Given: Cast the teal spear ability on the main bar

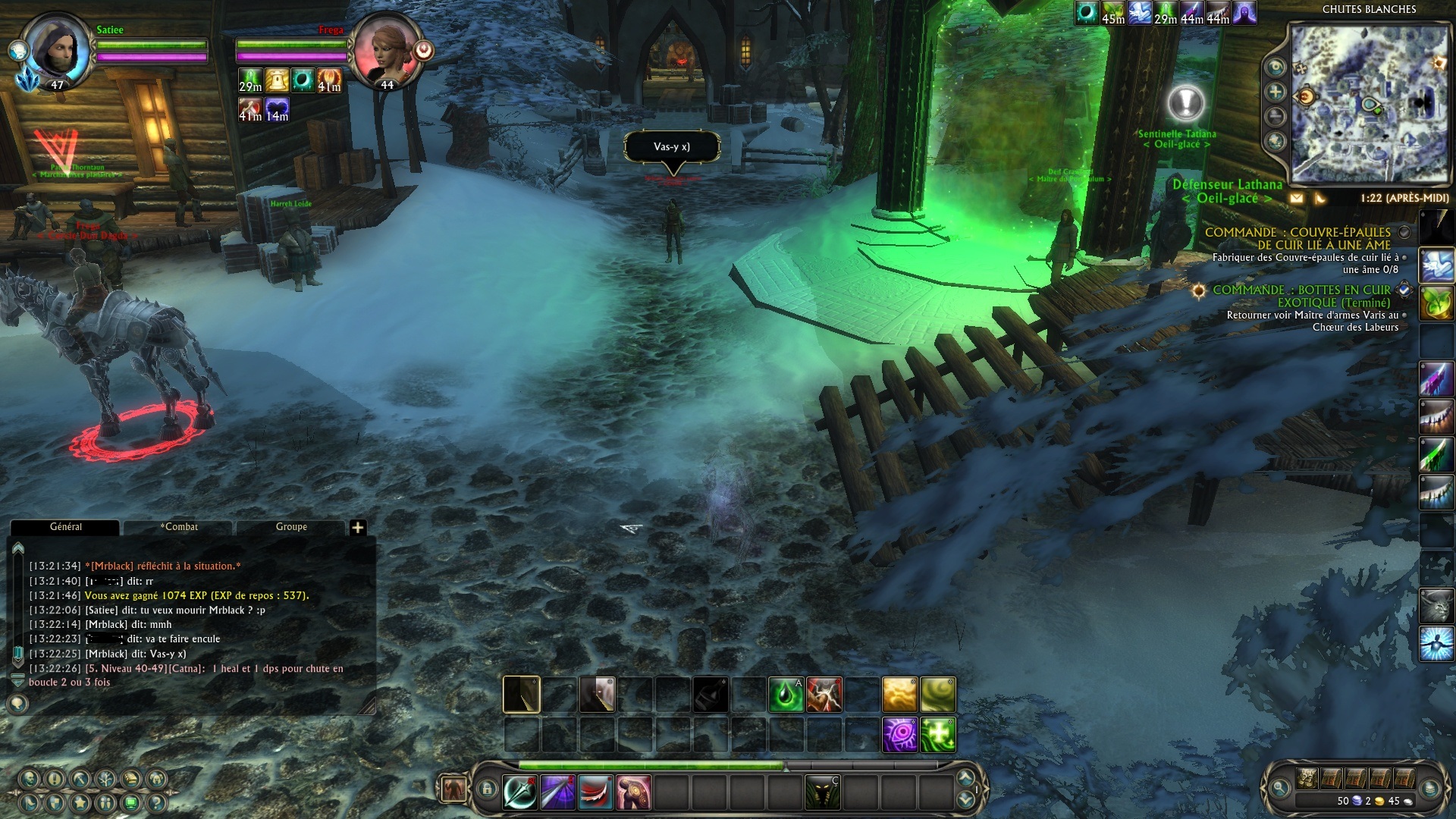Looking at the screenshot, I should point(520,793).
